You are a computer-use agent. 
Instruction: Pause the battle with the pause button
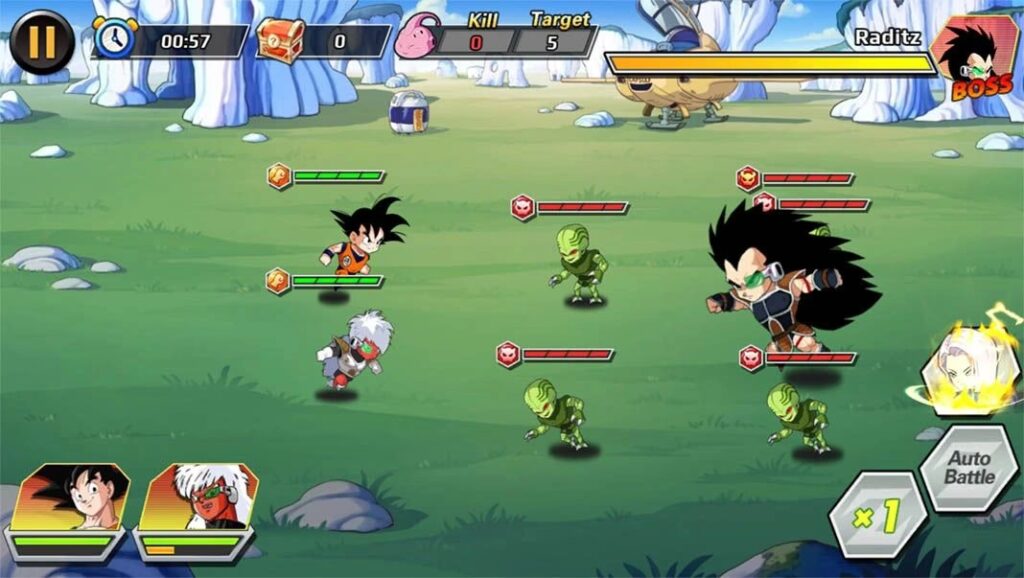tap(42, 42)
